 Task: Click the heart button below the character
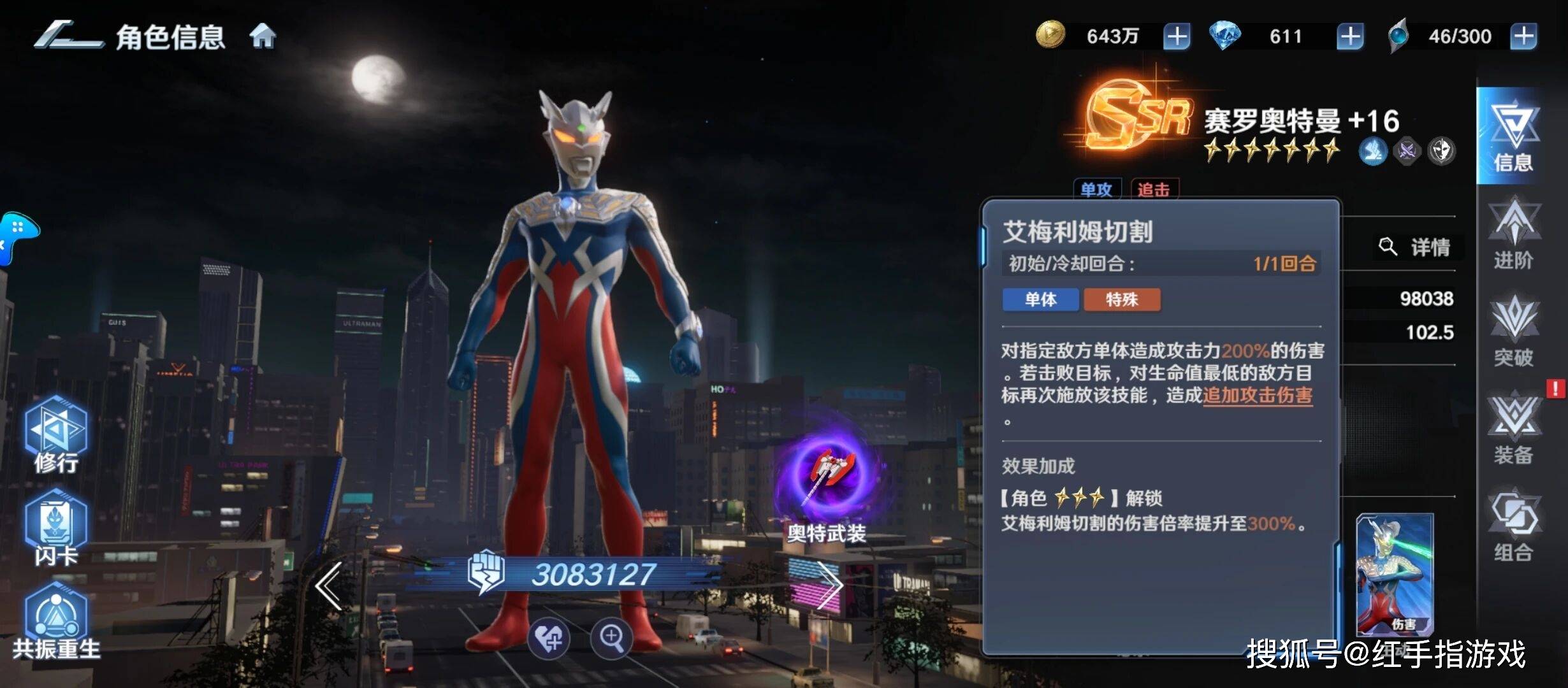[x=549, y=637]
